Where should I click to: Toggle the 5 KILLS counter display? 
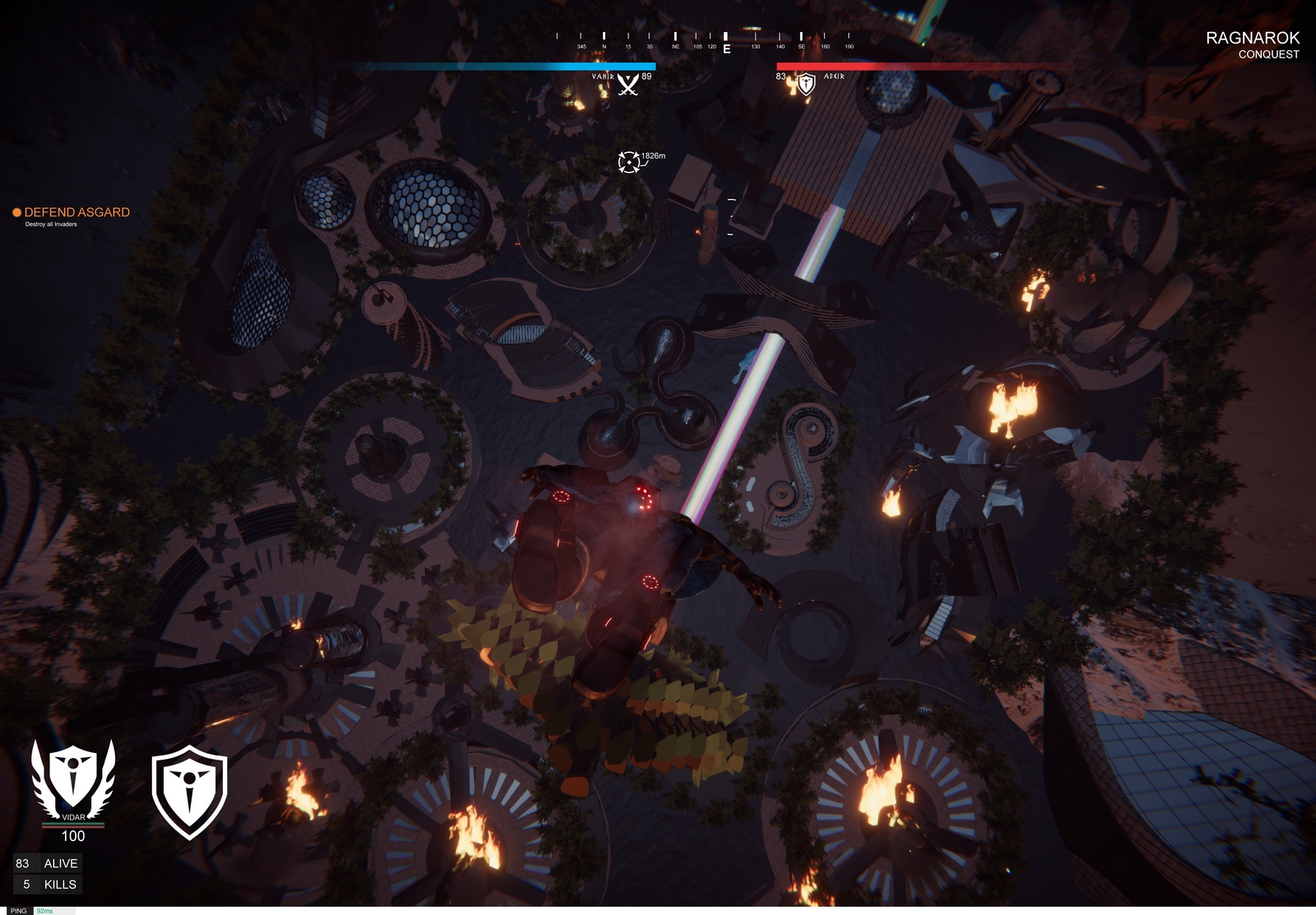[49, 884]
